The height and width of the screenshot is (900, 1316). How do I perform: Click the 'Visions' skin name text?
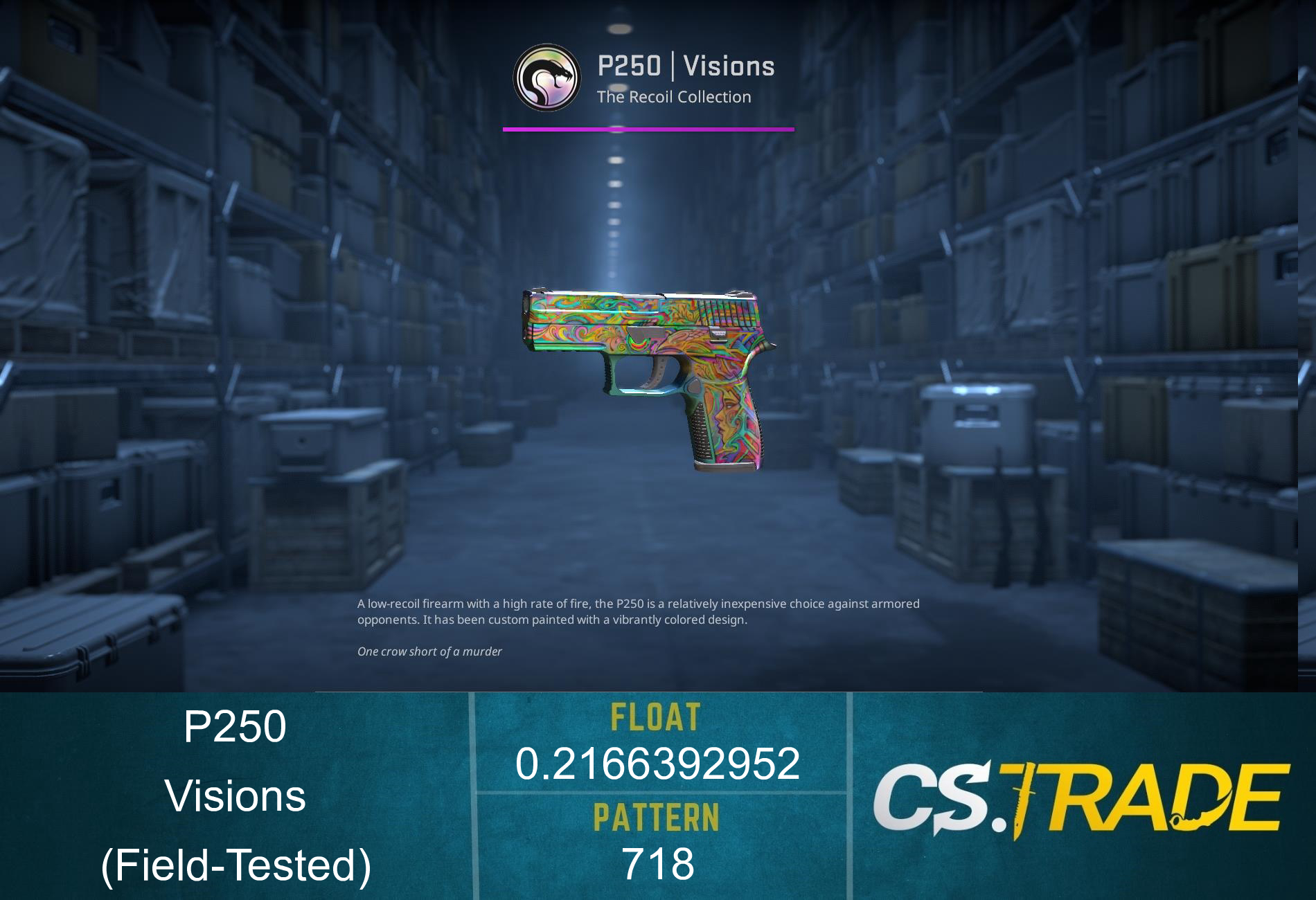(x=239, y=796)
